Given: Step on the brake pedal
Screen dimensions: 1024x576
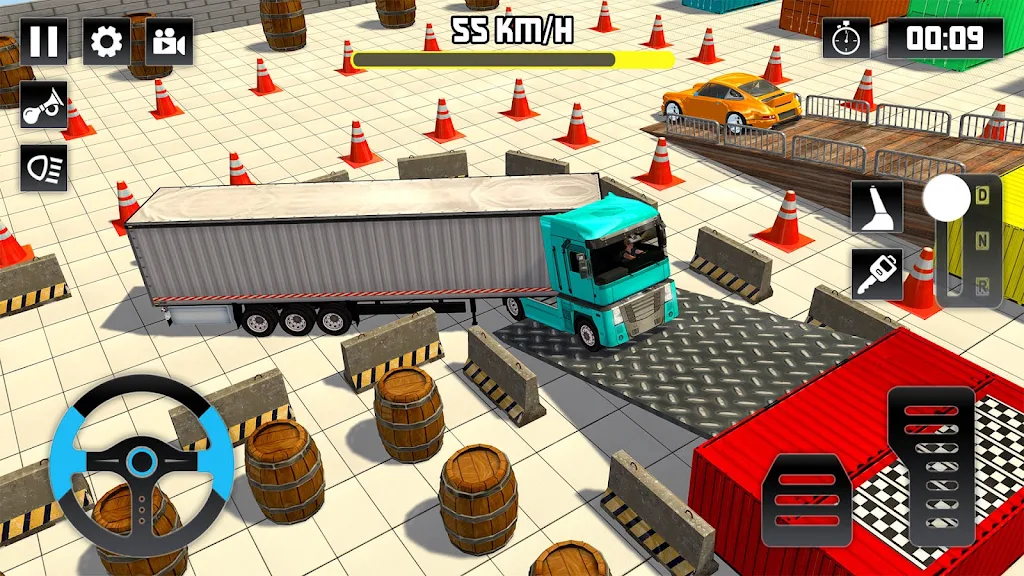Looking at the screenshot, I should (x=806, y=500).
